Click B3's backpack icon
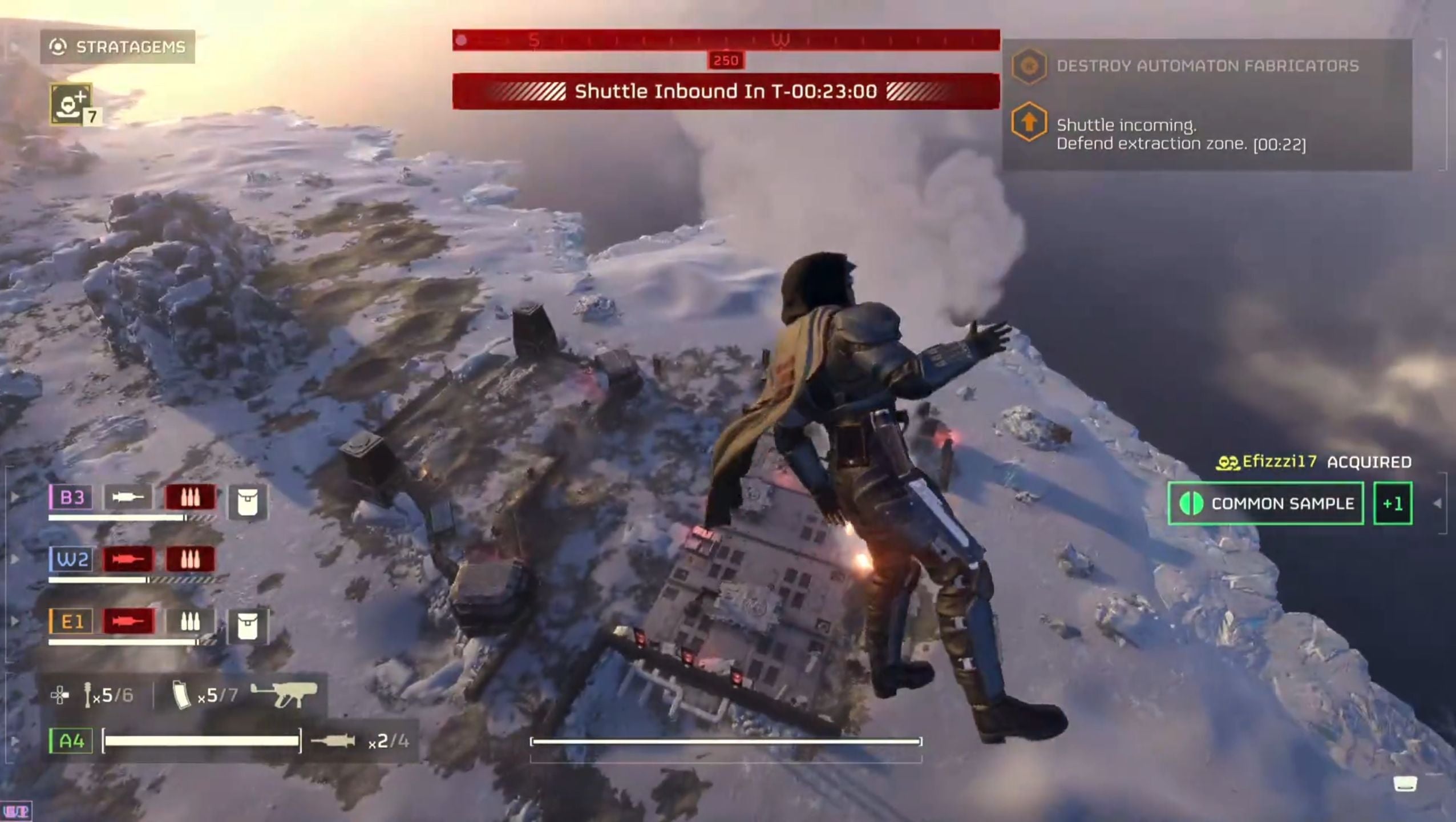This screenshot has height=822, width=1456. pyautogui.click(x=247, y=502)
